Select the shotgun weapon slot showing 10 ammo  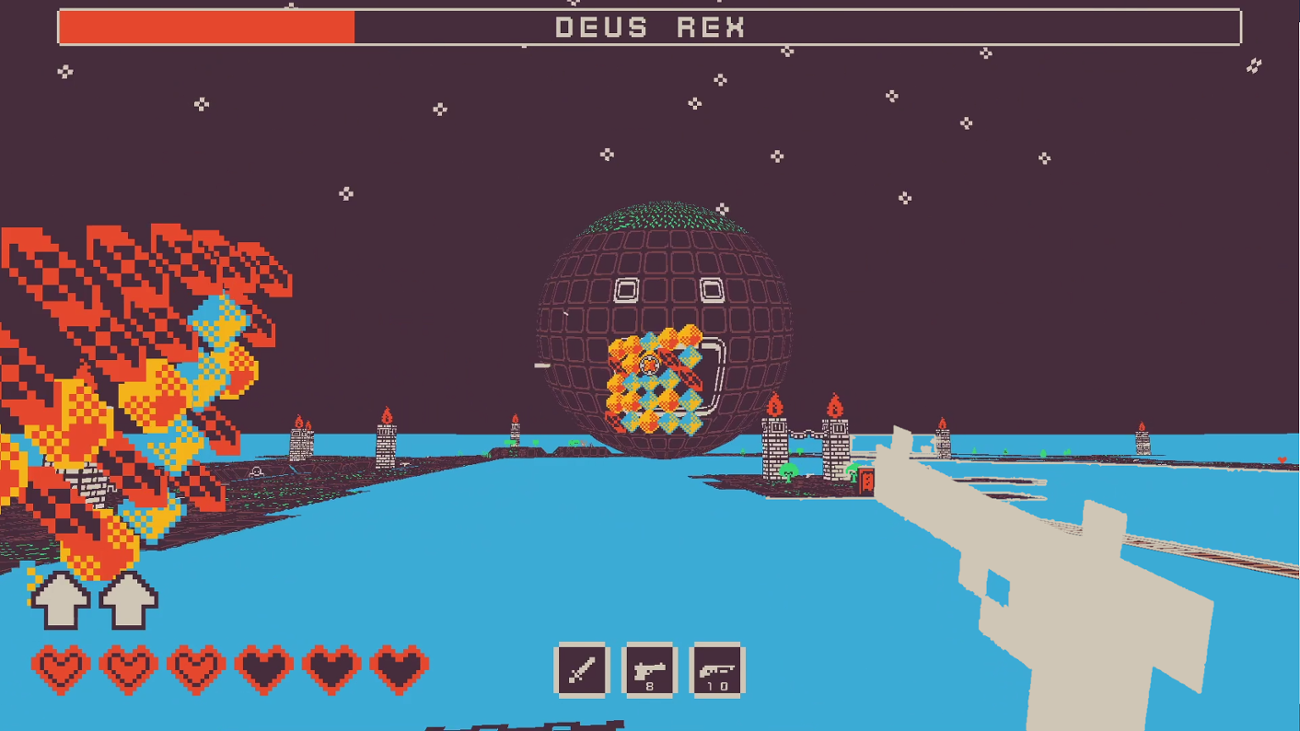click(x=716, y=671)
